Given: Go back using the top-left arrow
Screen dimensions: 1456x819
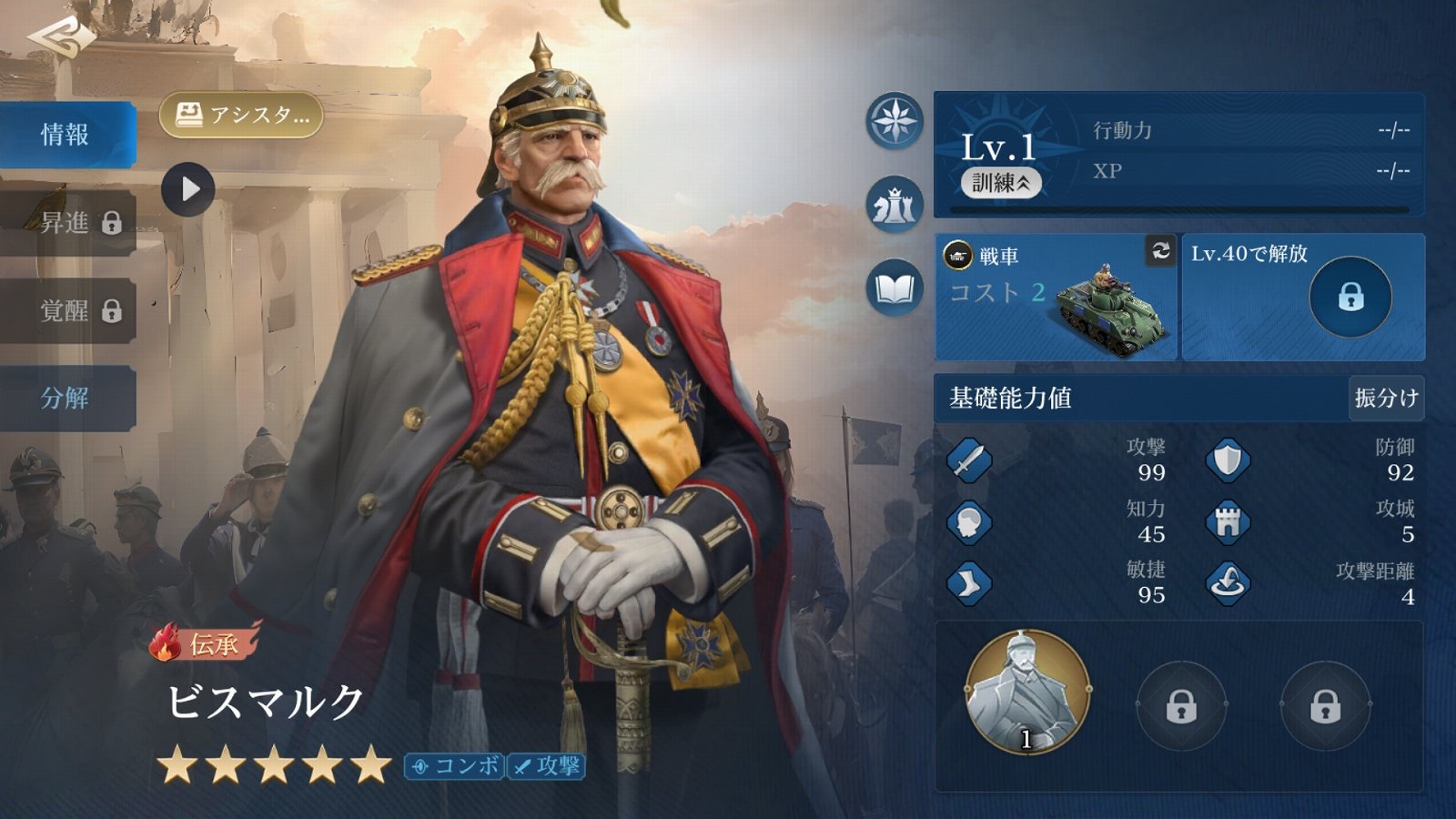Looking at the screenshot, I should [x=60, y=37].
